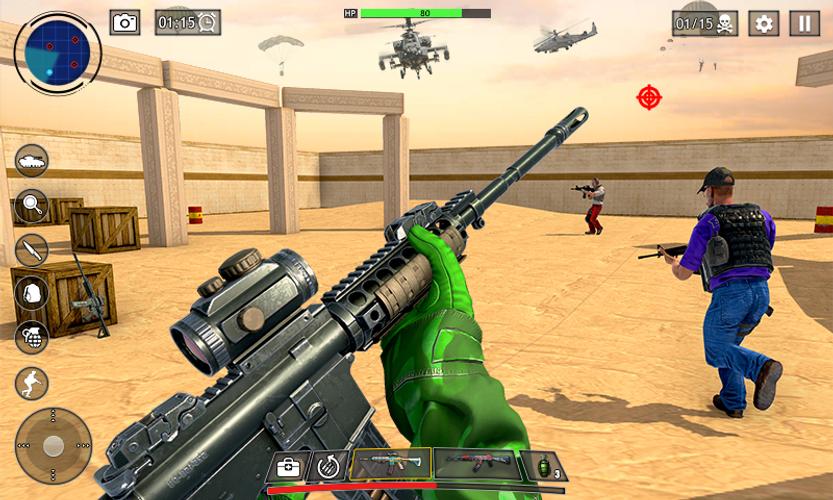833x500 pixels.
Task: Activate the magnifying glass scope zoom
Action: [x=31, y=205]
